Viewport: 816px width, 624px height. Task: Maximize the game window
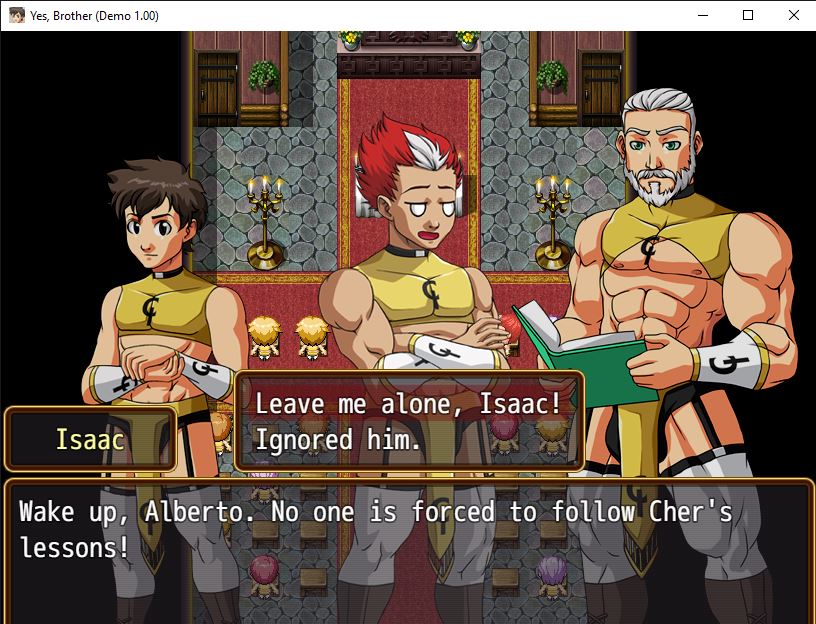(x=748, y=15)
